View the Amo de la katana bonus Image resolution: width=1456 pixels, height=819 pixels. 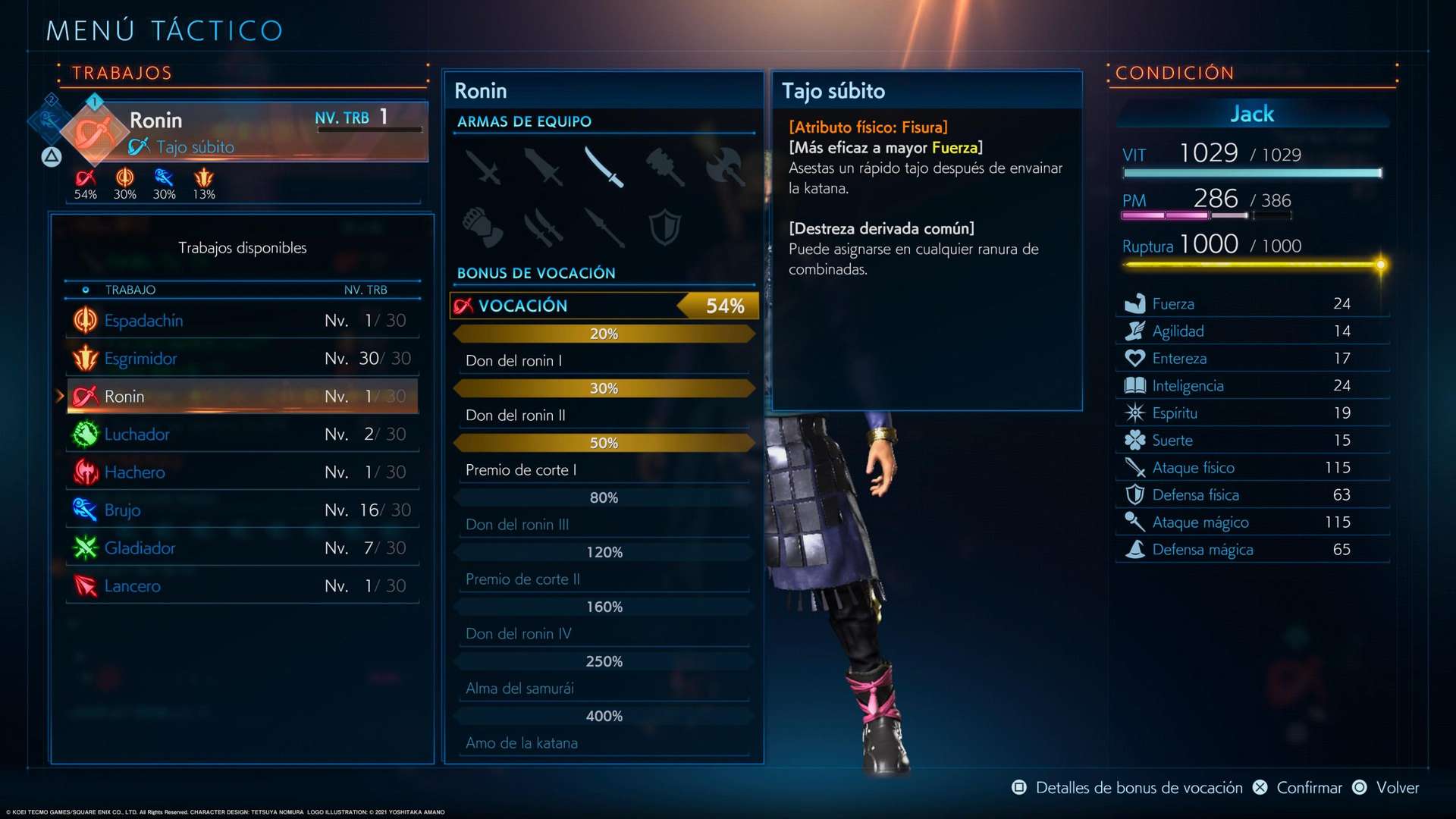coord(604,743)
